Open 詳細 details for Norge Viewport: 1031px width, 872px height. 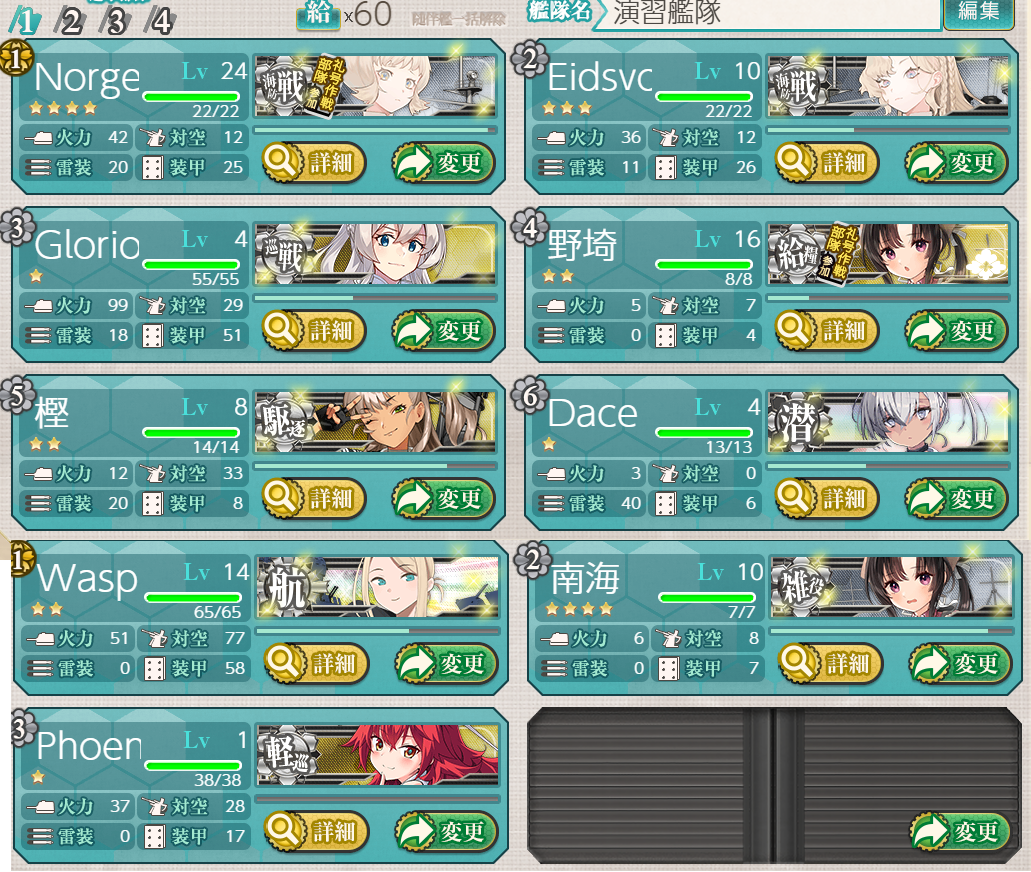click(x=314, y=162)
